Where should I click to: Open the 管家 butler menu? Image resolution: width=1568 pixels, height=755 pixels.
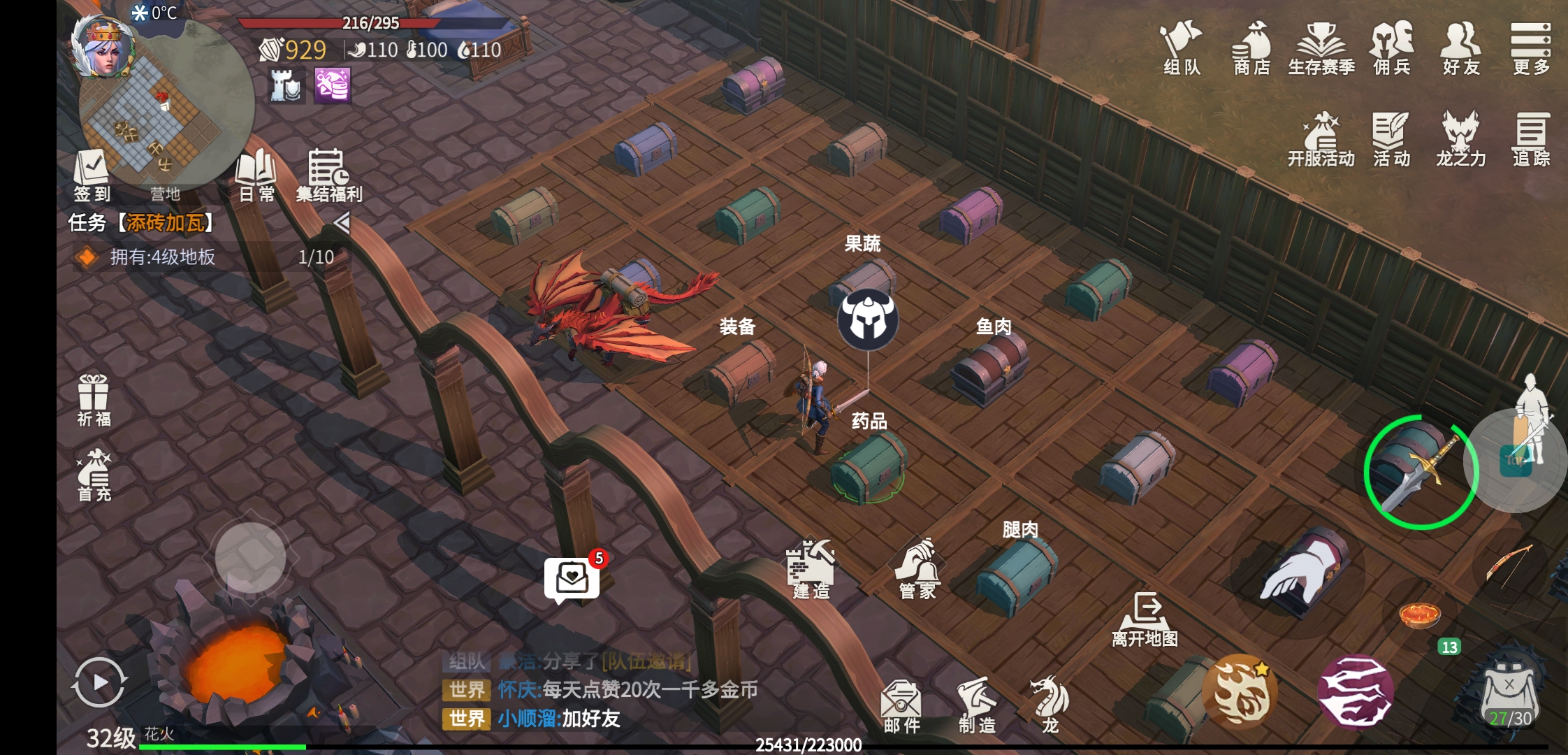[x=917, y=570]
